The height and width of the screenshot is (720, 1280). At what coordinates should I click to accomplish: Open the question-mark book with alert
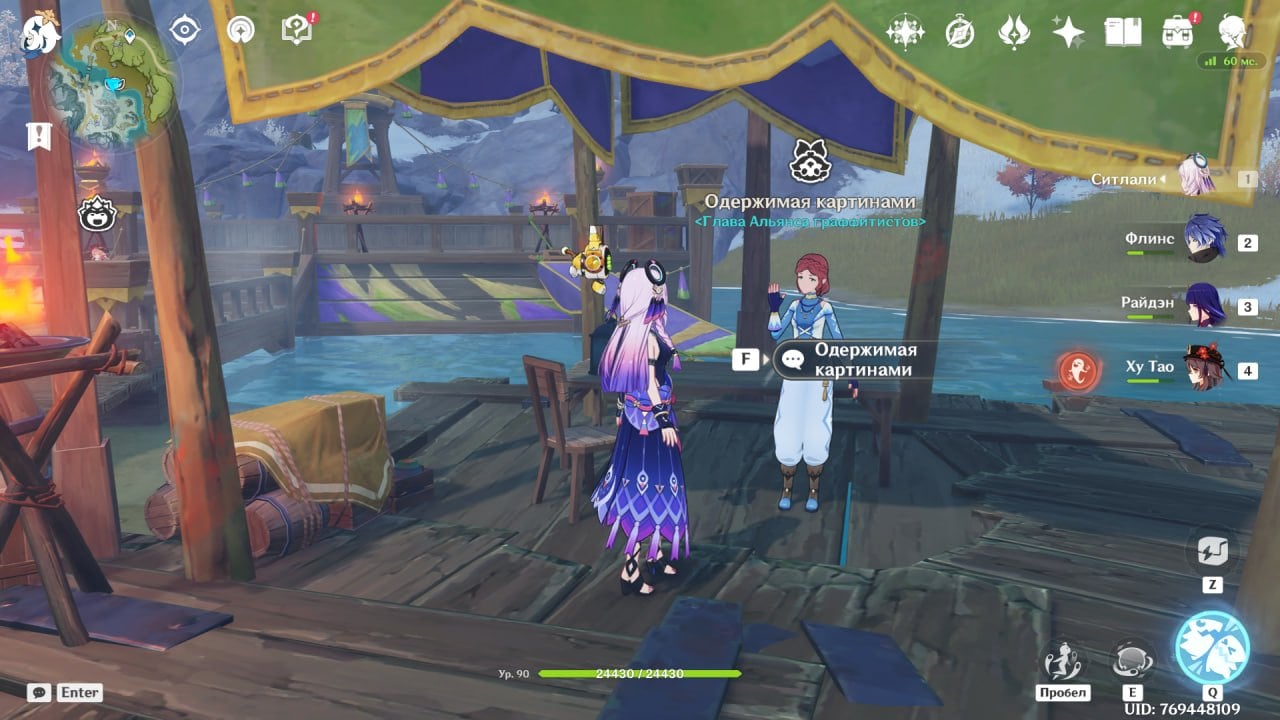pos(297,30)
